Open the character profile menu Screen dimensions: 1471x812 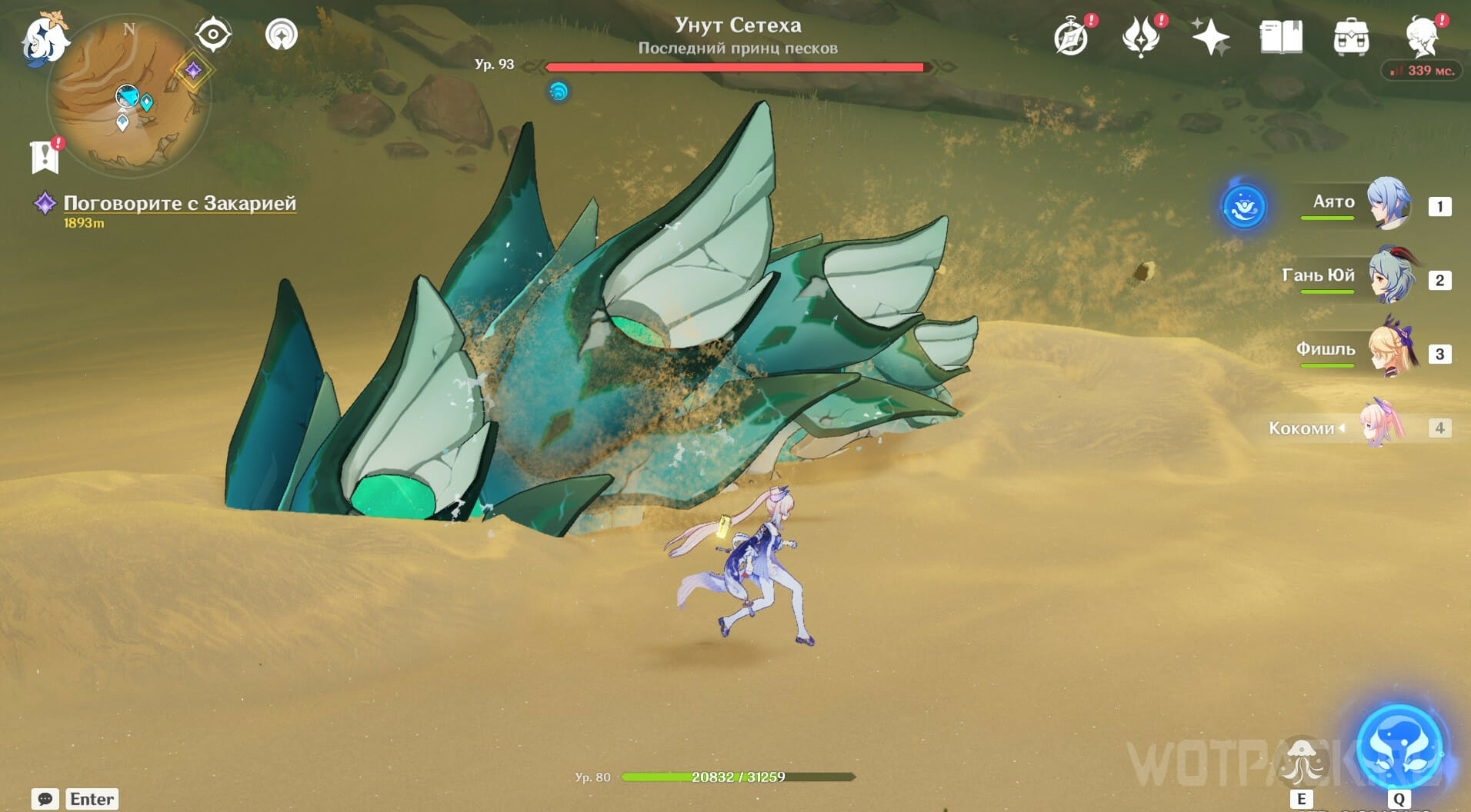pos(1422,37)
